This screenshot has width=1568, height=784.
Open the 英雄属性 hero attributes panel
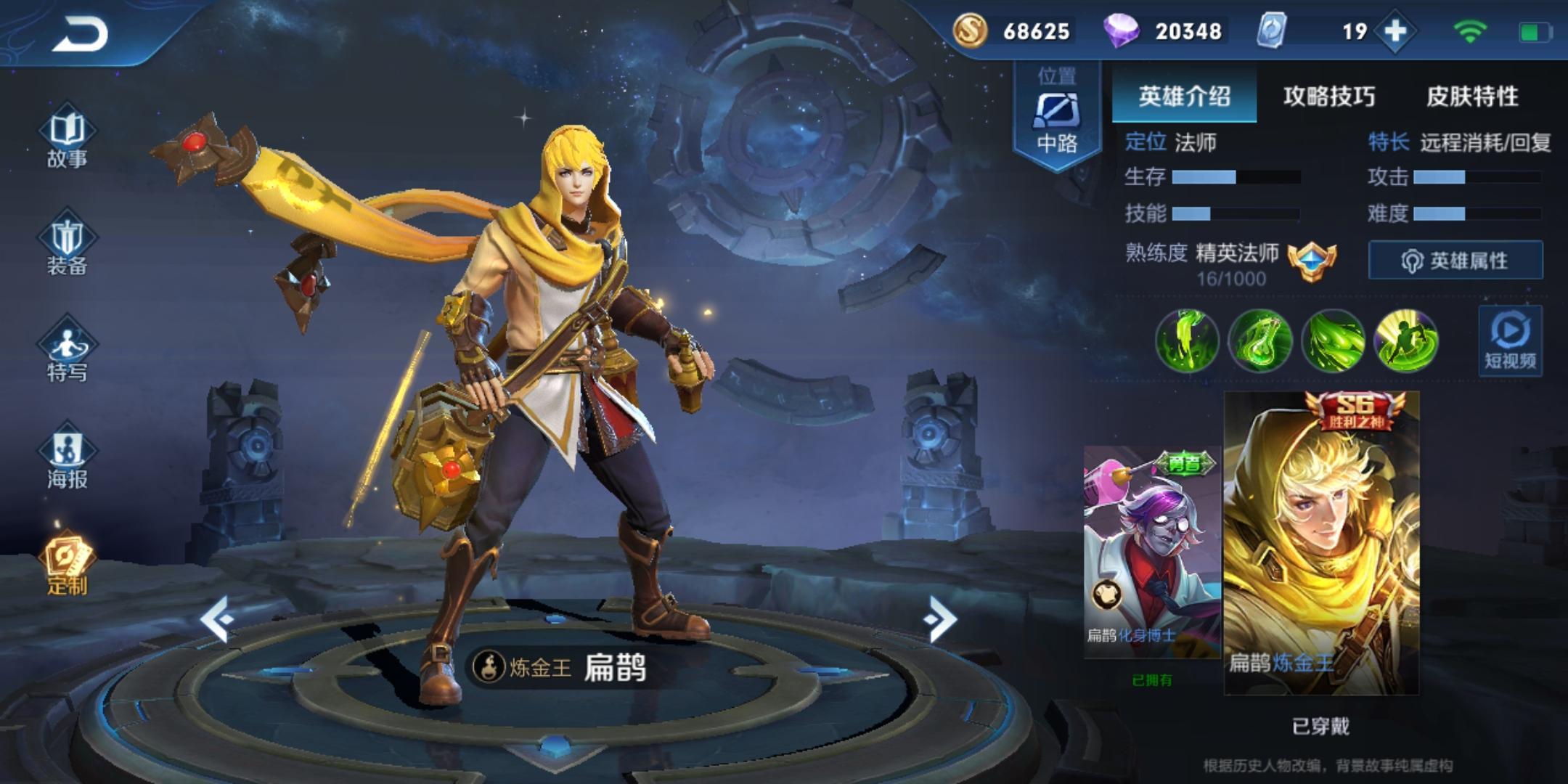tap(1455, 260)
